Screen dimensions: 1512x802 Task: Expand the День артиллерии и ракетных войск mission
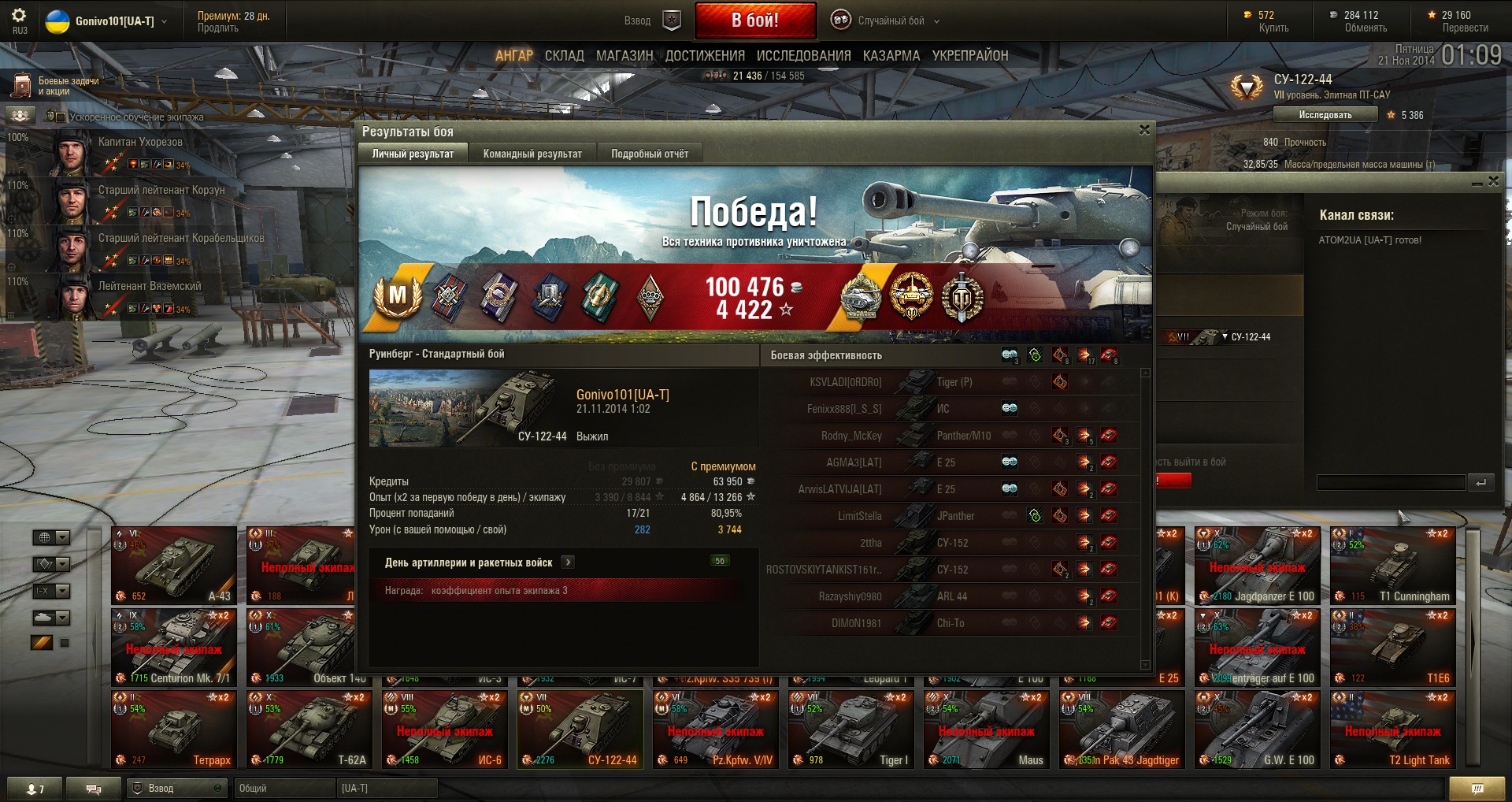pos(568,562)
